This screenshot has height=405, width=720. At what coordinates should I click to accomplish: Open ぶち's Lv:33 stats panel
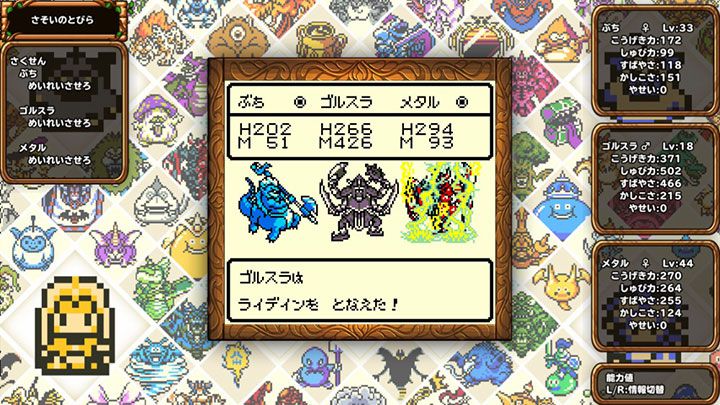click(x=656, y=63)
